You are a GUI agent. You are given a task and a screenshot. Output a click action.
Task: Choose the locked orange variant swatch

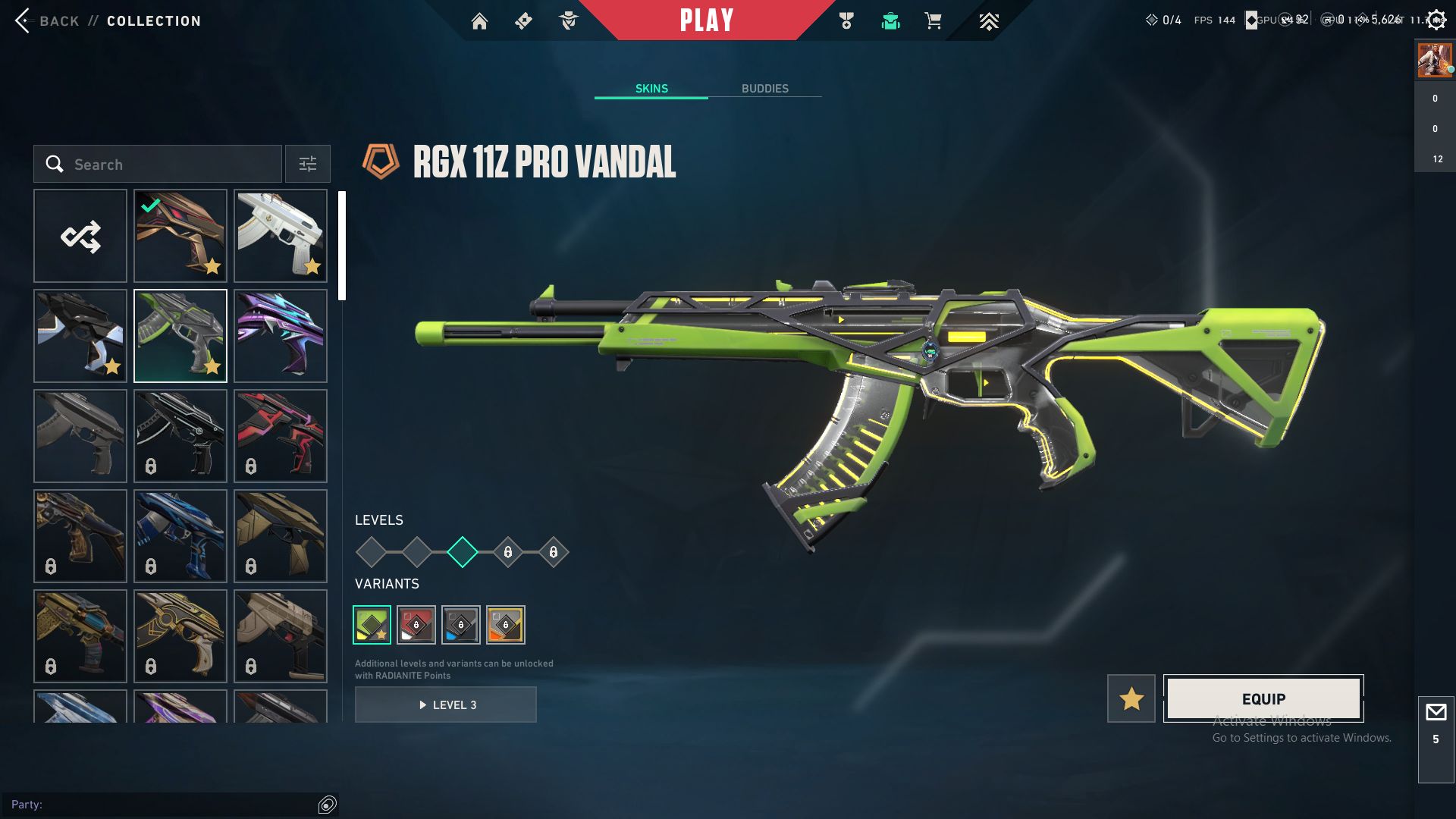coord(506,625)
